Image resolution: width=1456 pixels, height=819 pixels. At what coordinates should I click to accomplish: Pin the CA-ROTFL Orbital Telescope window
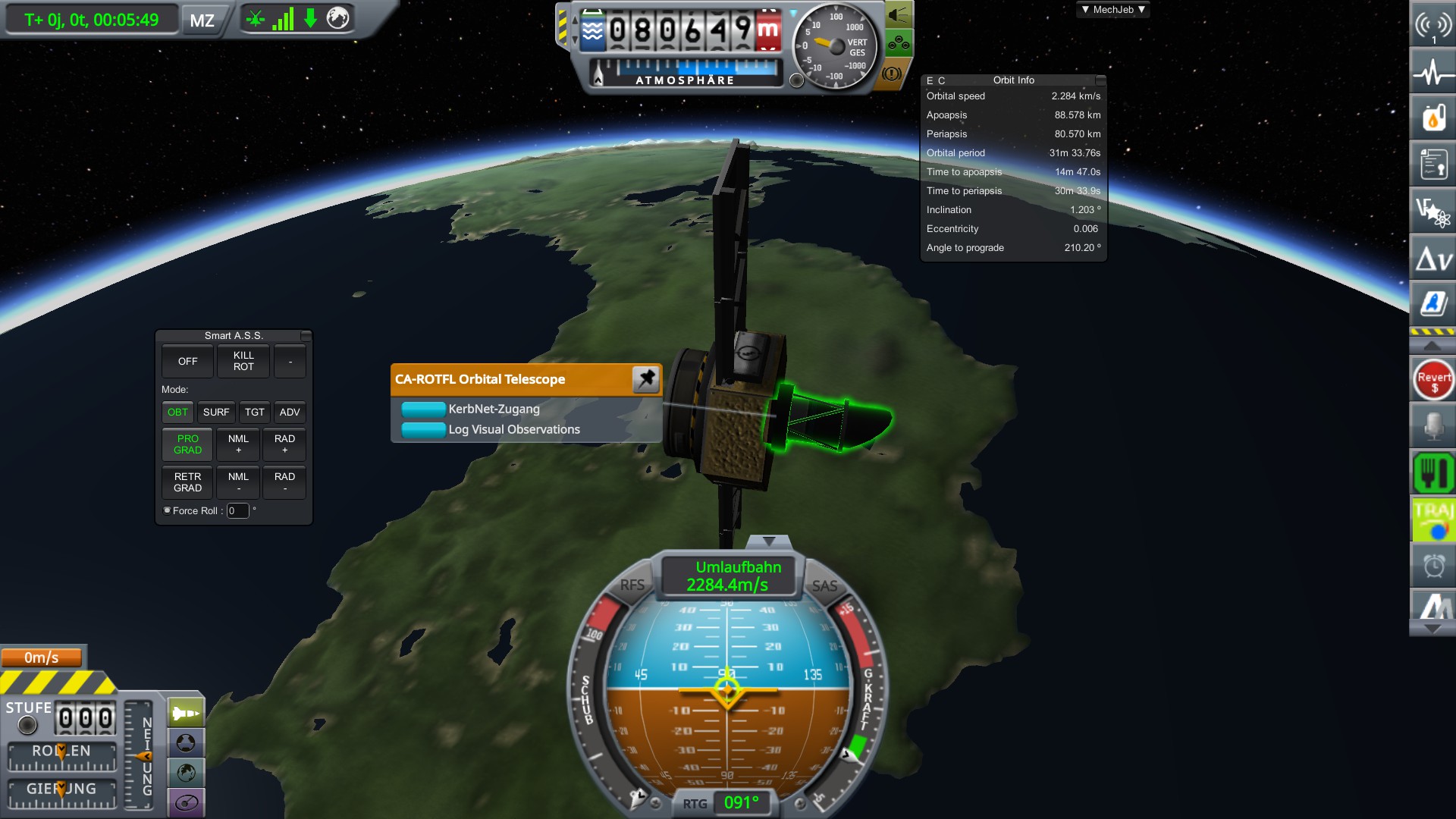click(646, 379)
